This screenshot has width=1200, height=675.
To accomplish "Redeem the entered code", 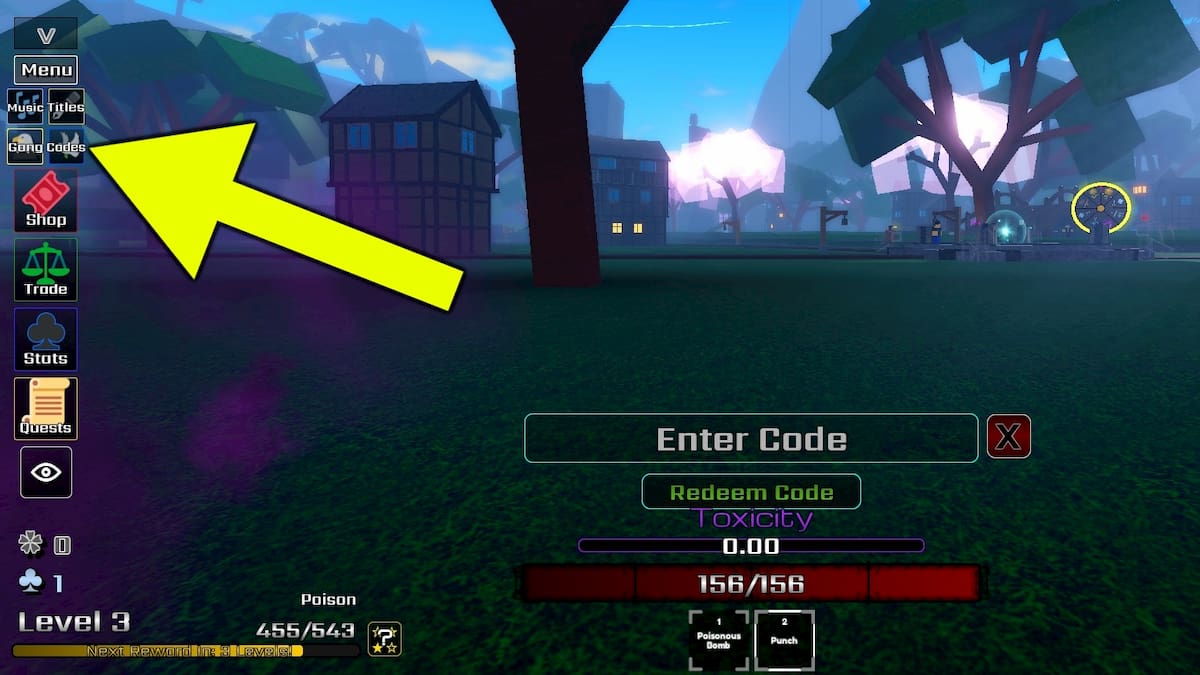I will [751, 492].
